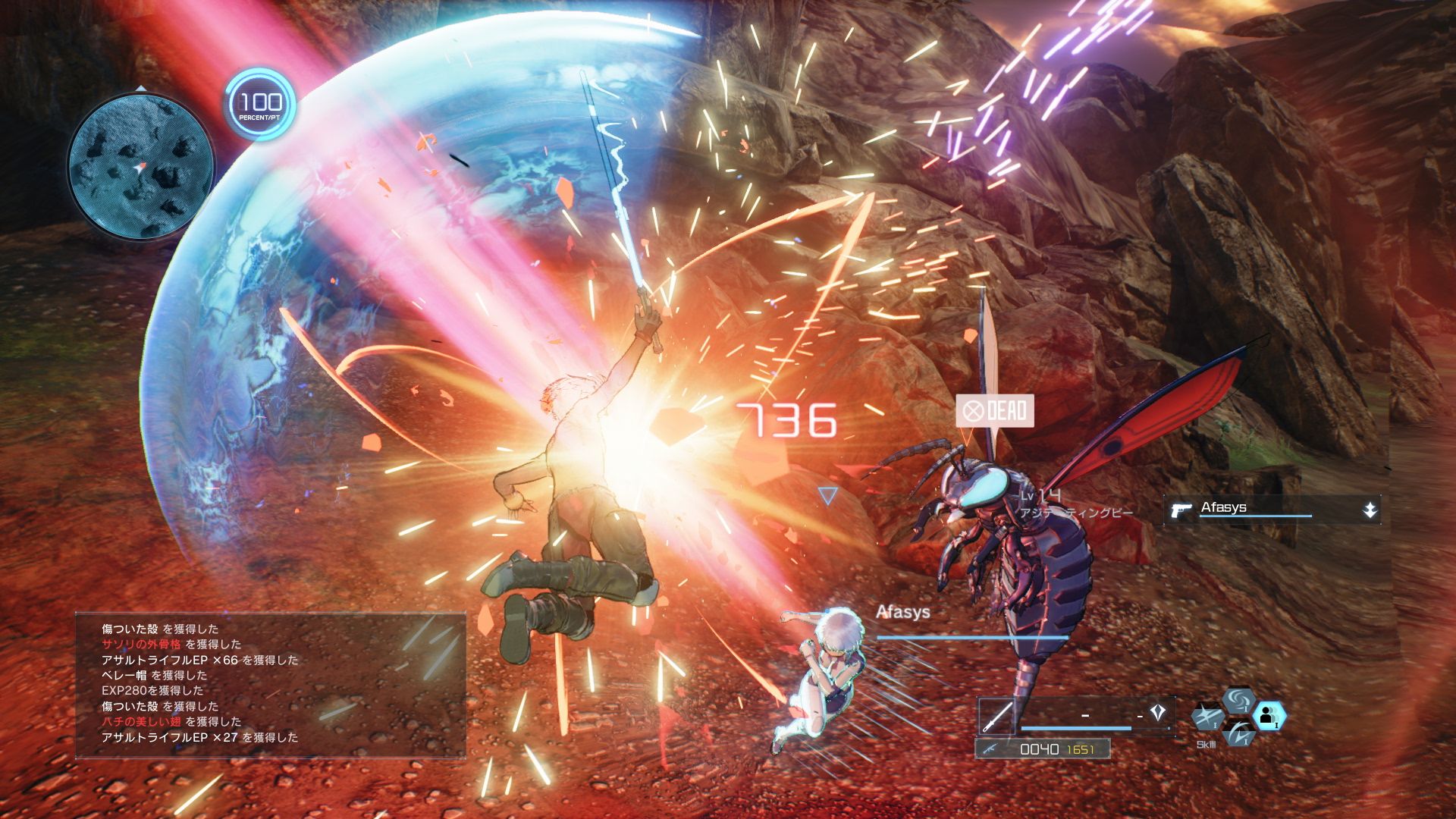The width and height of the screenshot is (1456, 819).
Task: Select Afasys party member panel
Action: 1272,510
